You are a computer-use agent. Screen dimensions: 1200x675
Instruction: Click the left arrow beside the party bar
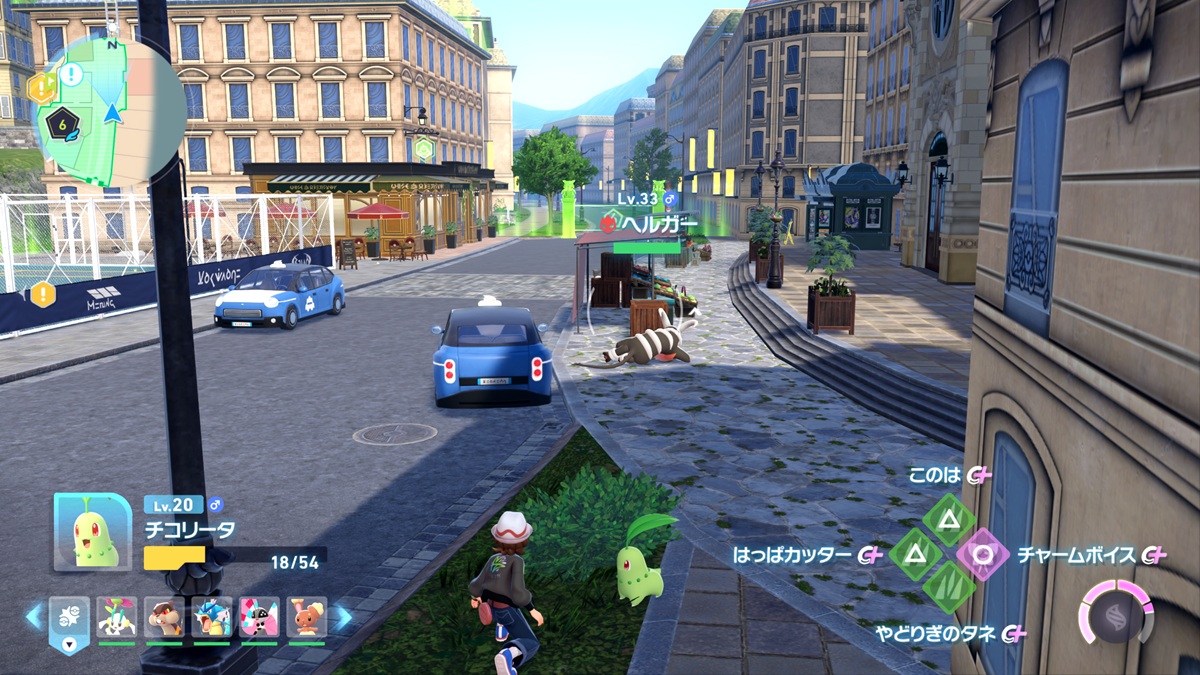(34, 616)
